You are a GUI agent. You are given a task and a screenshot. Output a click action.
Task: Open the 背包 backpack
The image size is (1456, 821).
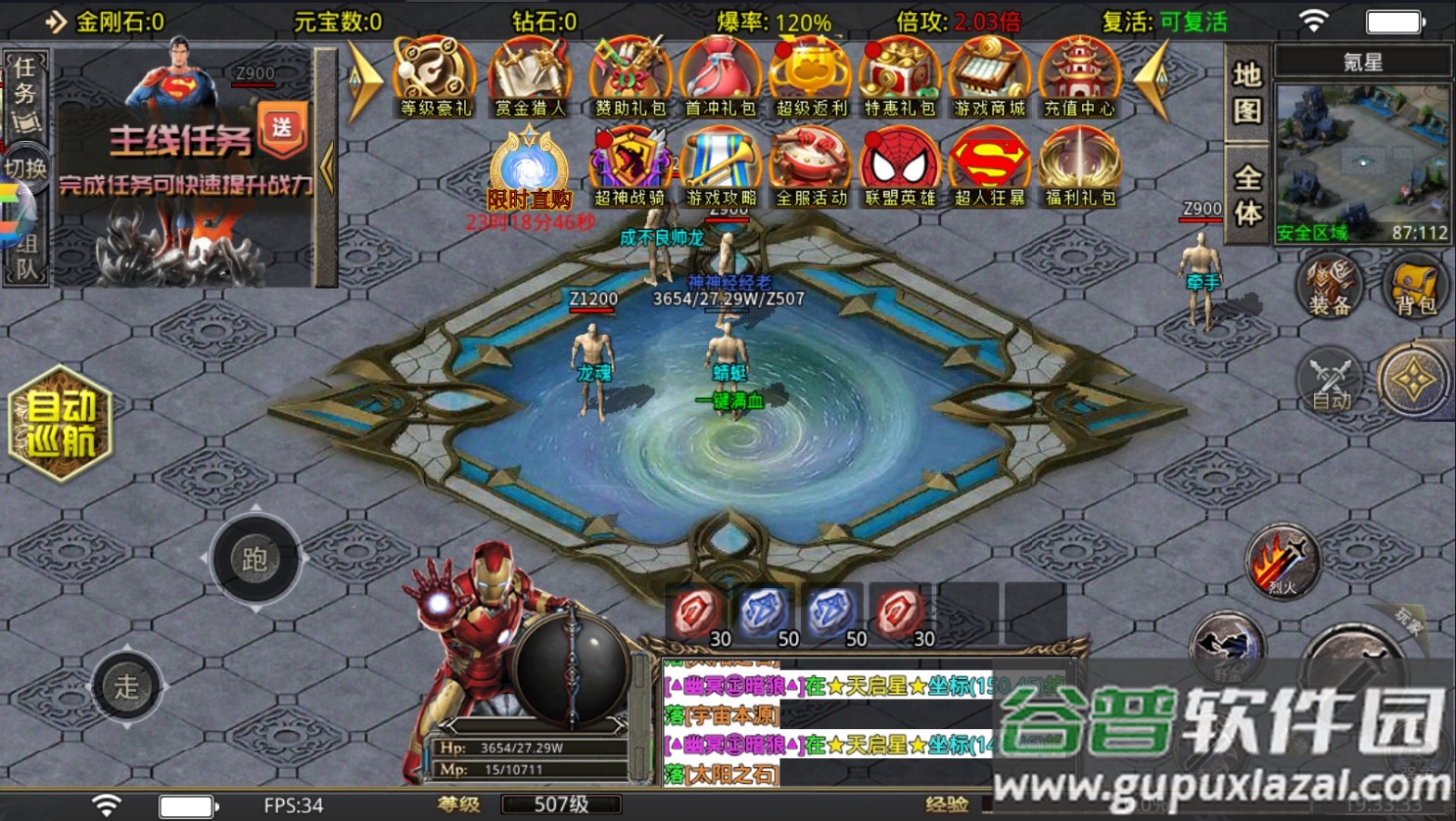[x=1415, y=287]
